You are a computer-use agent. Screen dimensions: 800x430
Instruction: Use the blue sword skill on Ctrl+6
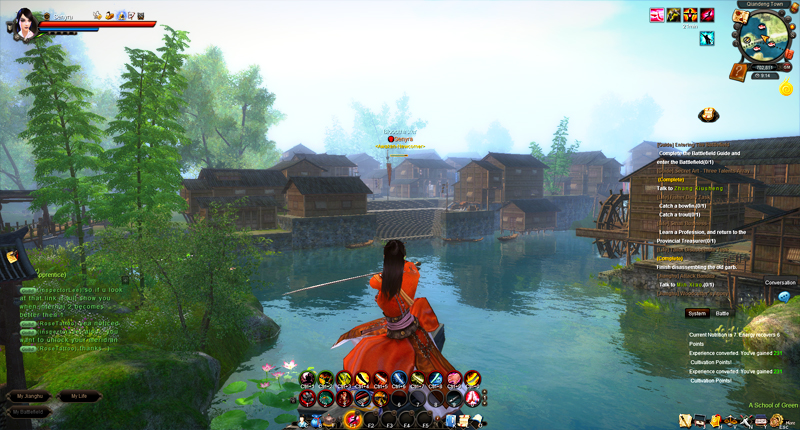[x=399, y=379]
